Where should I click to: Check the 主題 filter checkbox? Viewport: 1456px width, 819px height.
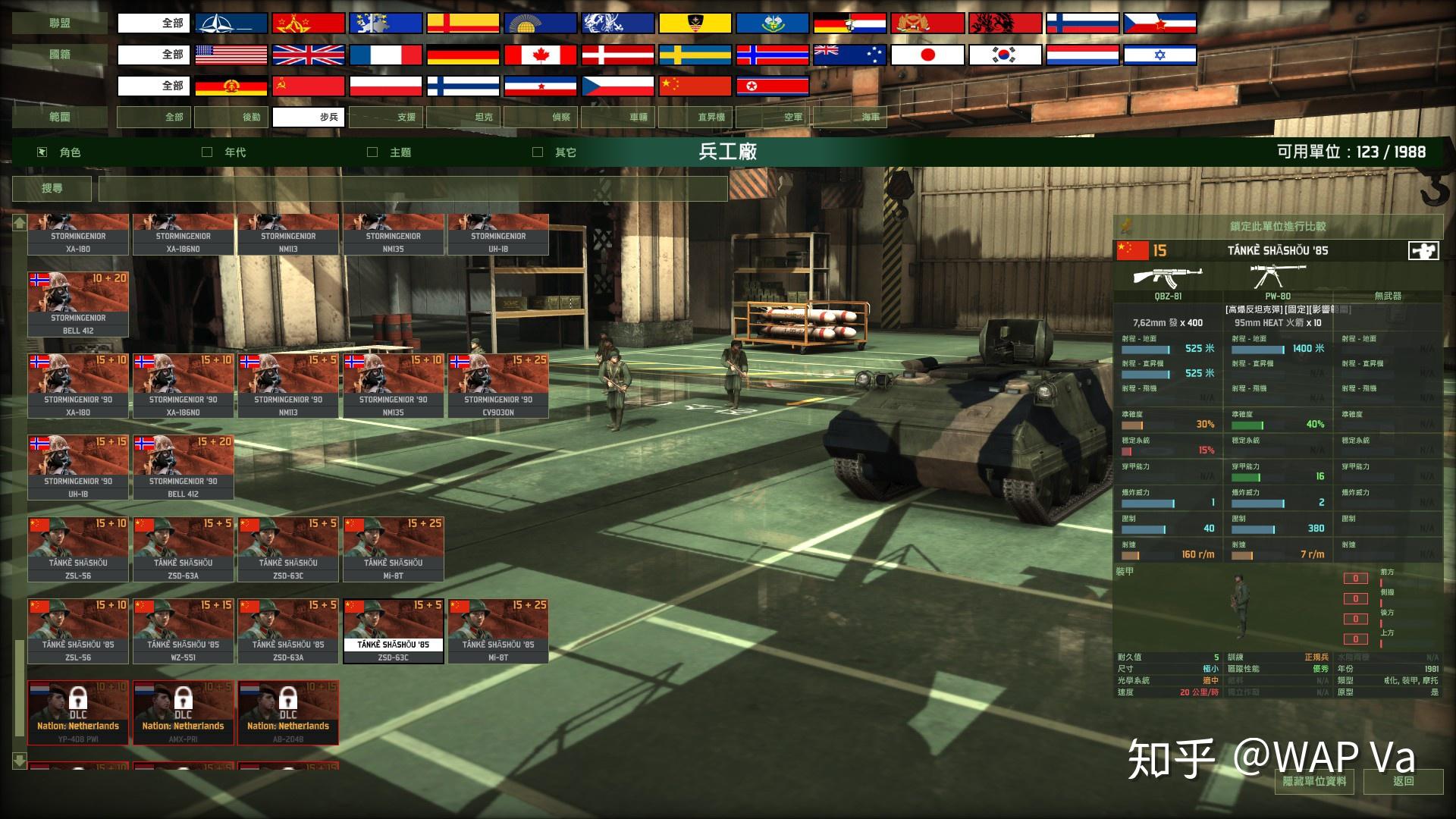coord(372,152)
